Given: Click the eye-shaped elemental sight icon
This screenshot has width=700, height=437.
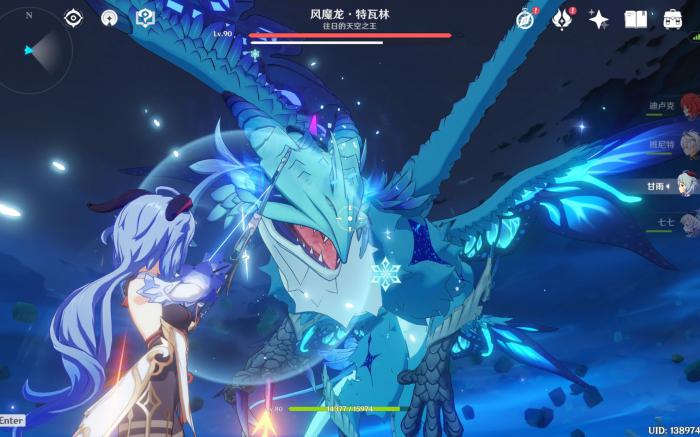Looking at the screenshot, I should pos(73,17).
